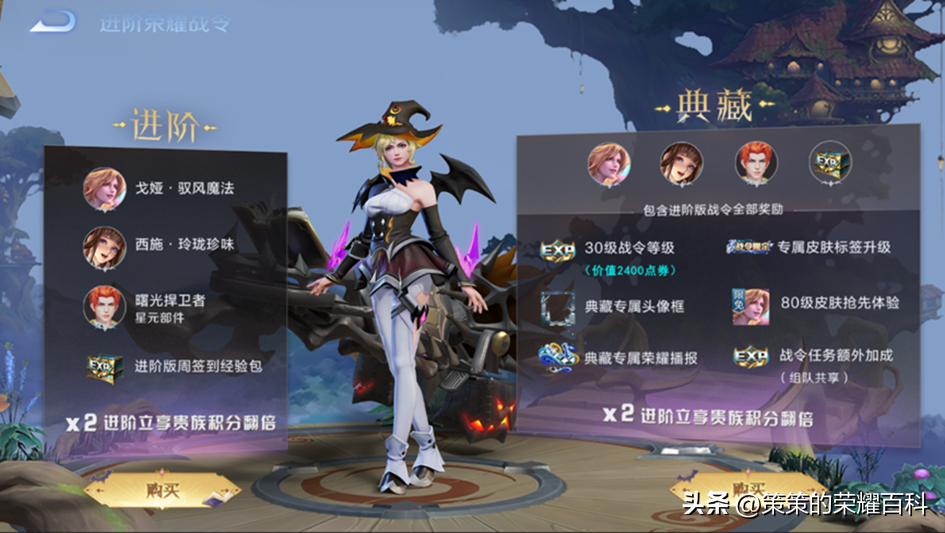Click the red-haired hero avatar in 典藏 panel
Viewport: 945px width, 533px height.
(x=756, y=164)
